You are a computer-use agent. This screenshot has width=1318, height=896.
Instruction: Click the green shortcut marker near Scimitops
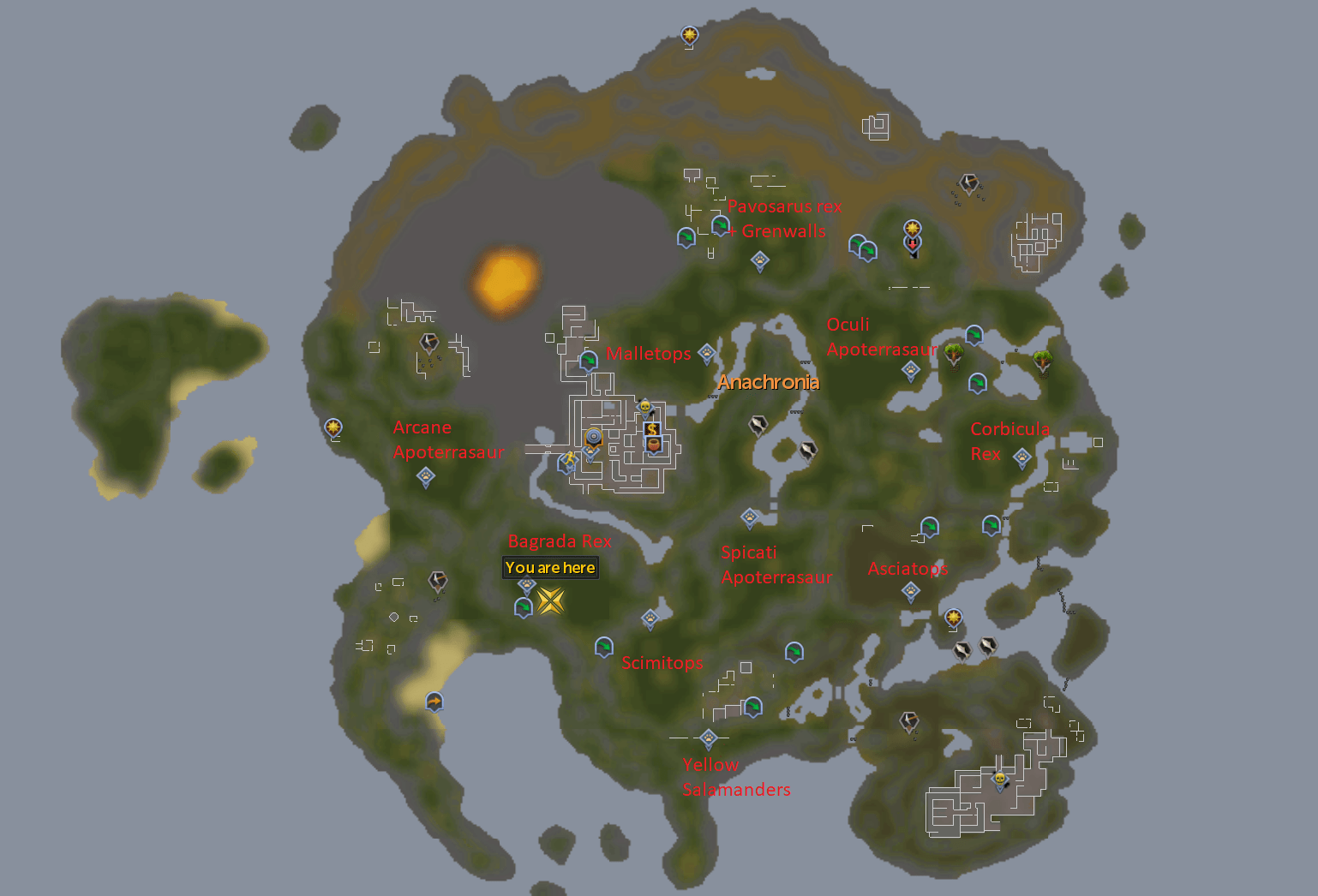click(x=604, y=648)
